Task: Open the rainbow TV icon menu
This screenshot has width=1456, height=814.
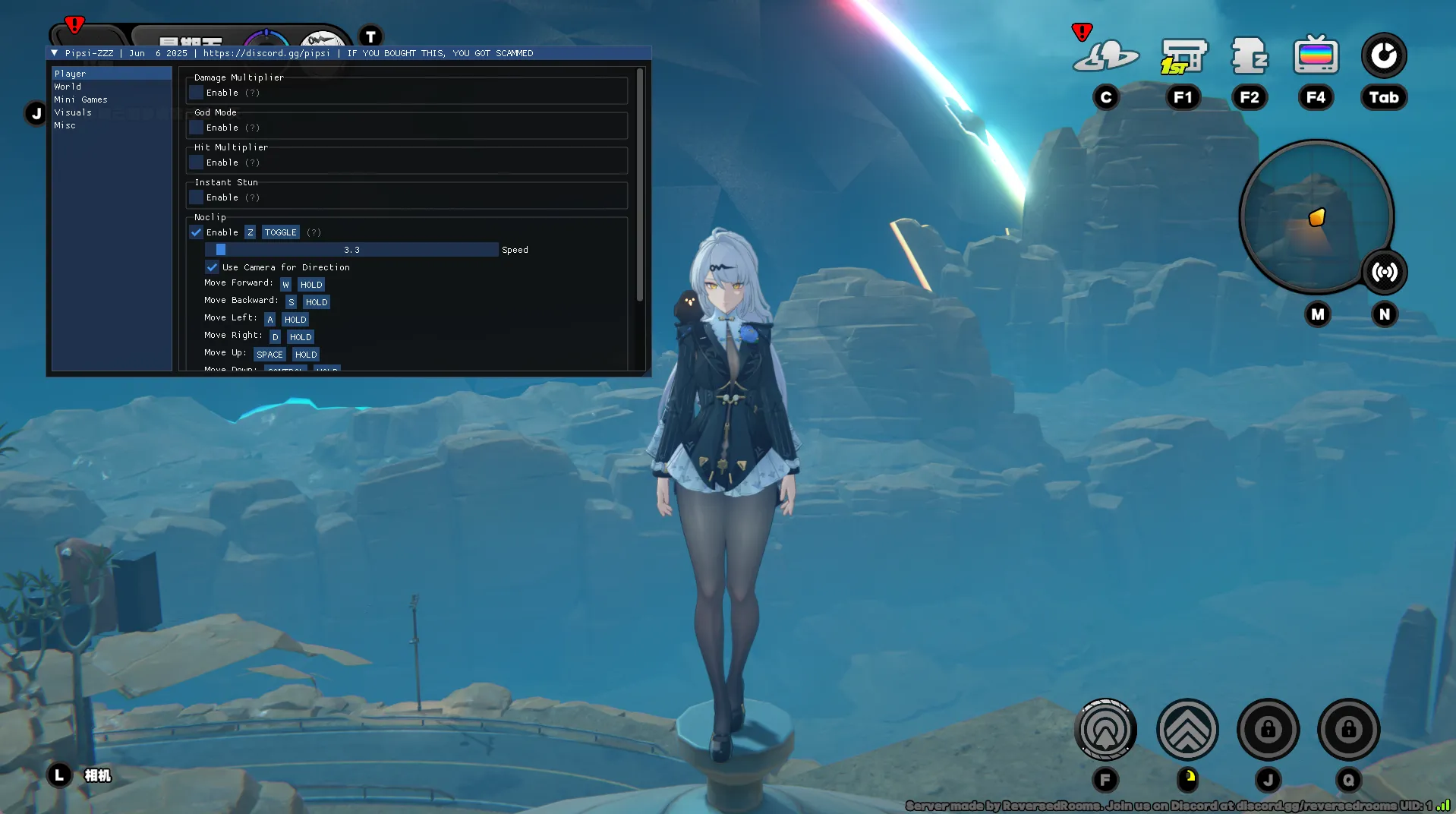Action: point(1316,55)
